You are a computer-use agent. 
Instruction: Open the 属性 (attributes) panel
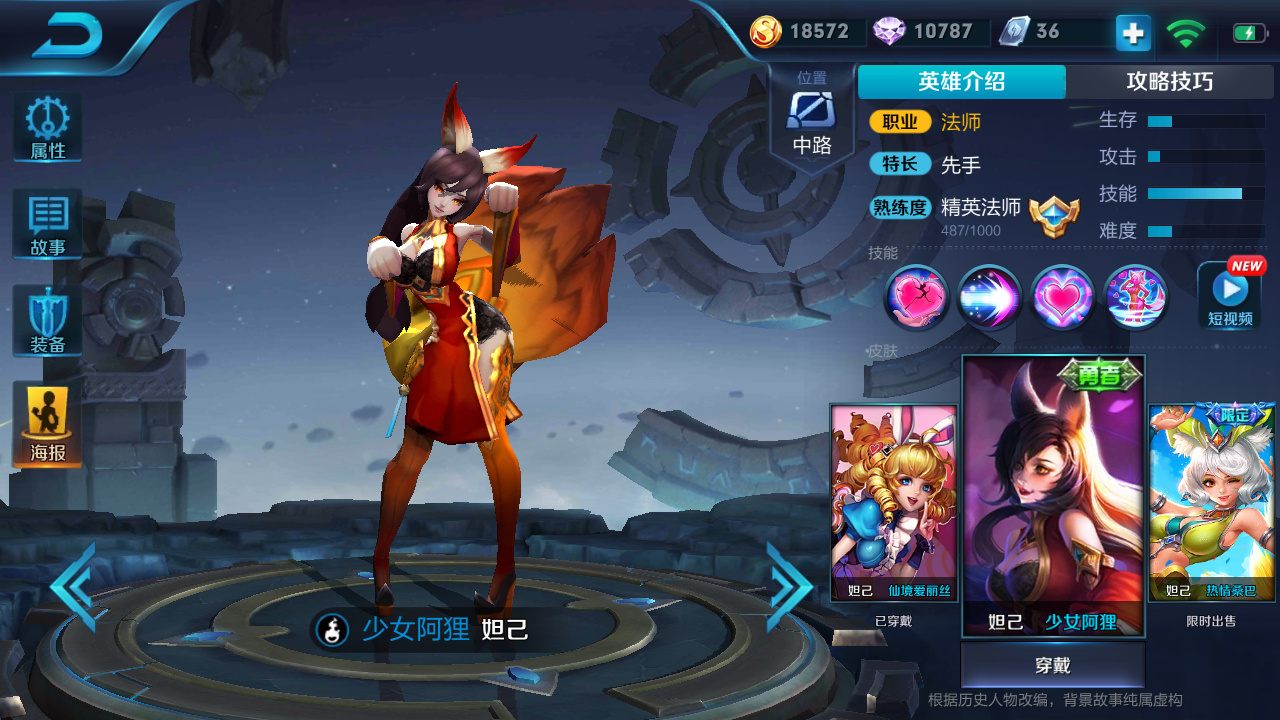point(46,127)
